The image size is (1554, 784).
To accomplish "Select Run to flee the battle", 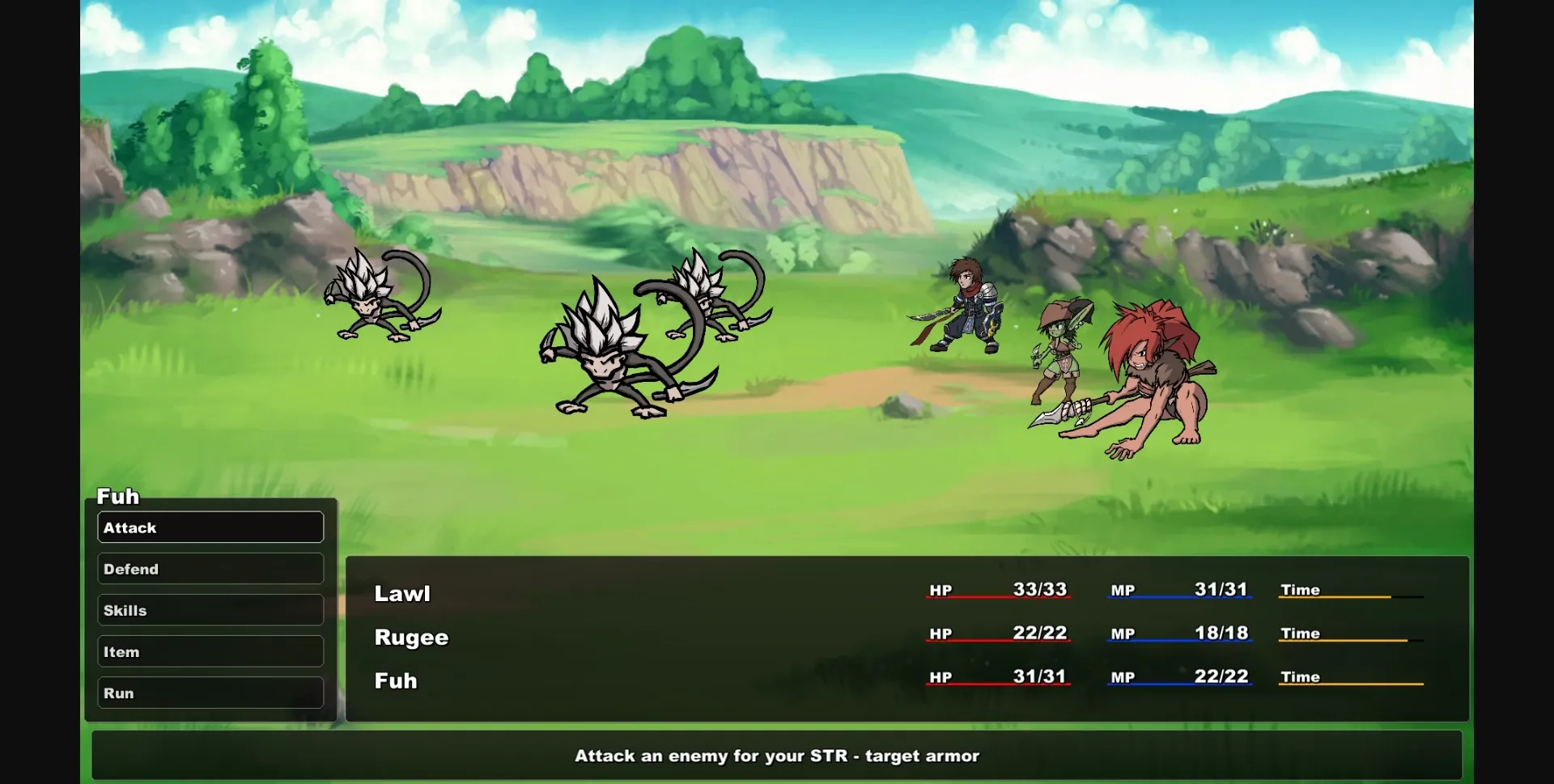I will coord(210,693).
